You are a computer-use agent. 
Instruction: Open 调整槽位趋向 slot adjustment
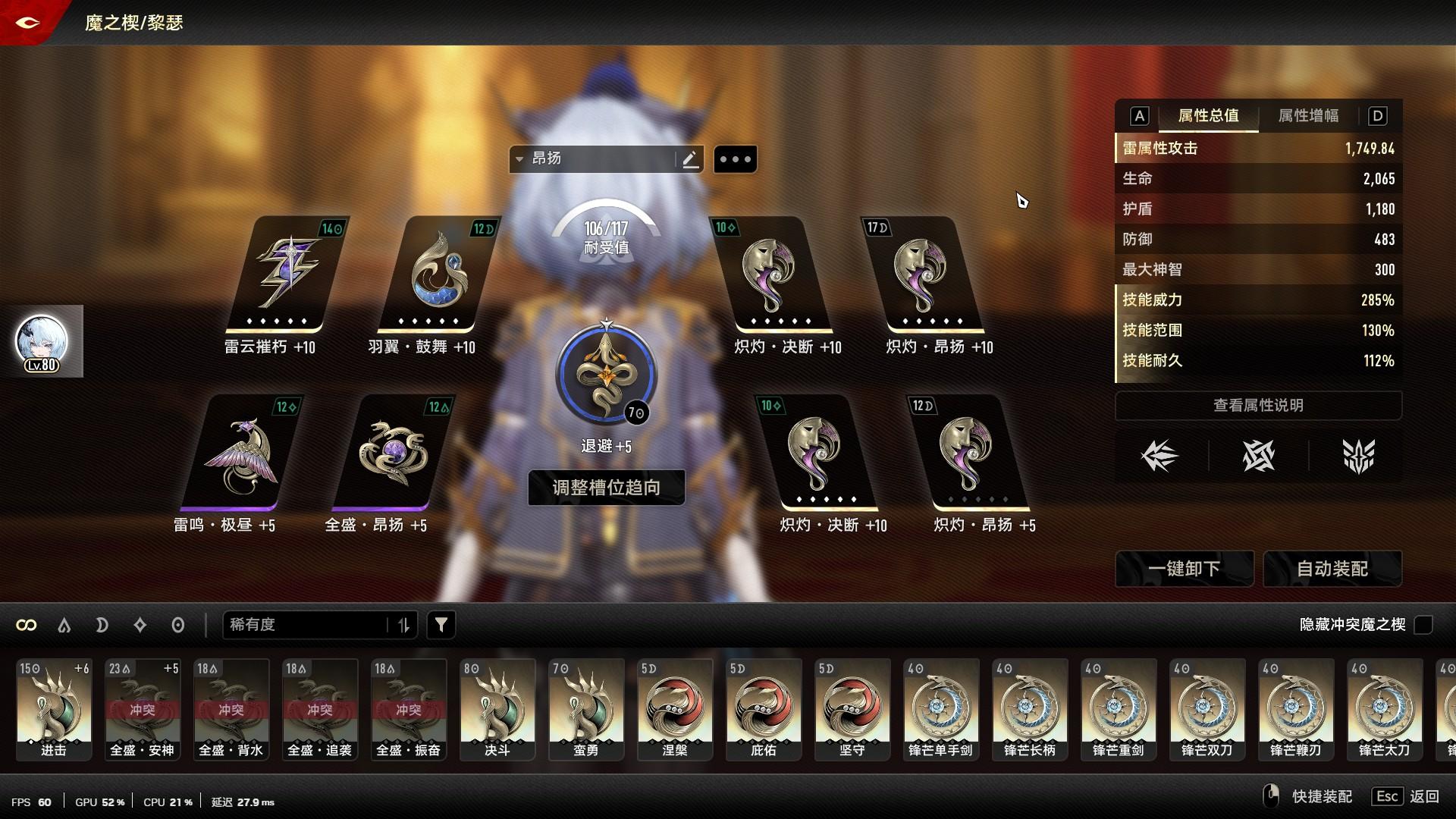606,488
